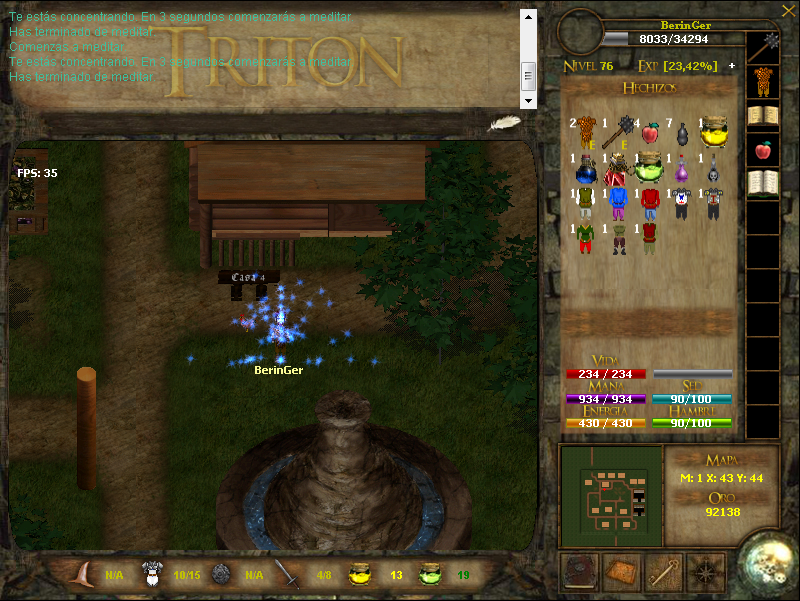800x601 pixels.
Task: Select the blue tunic with purple pants
Action: (618, 203)
